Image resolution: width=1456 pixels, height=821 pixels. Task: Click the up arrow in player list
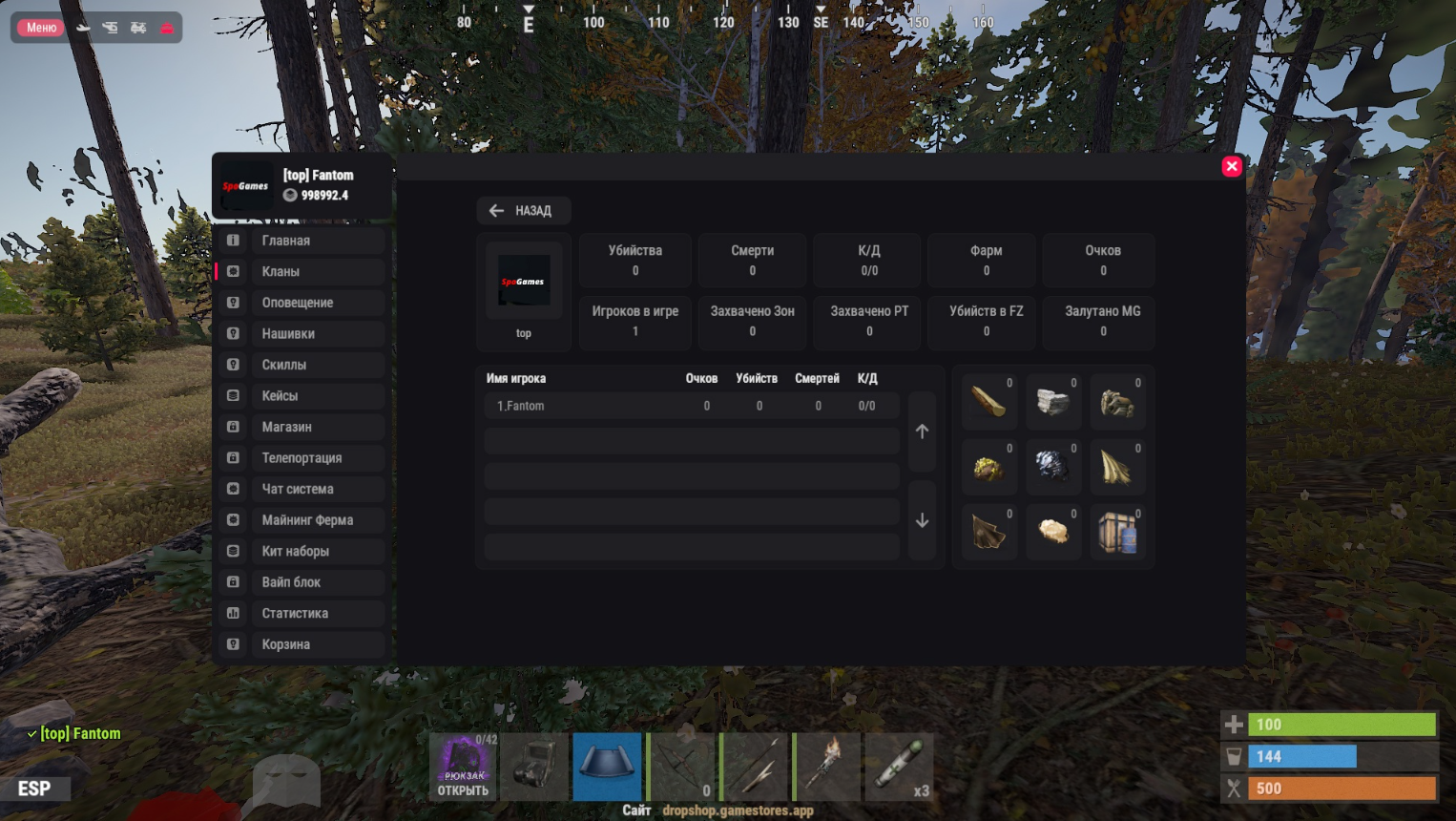click(922, 432)
